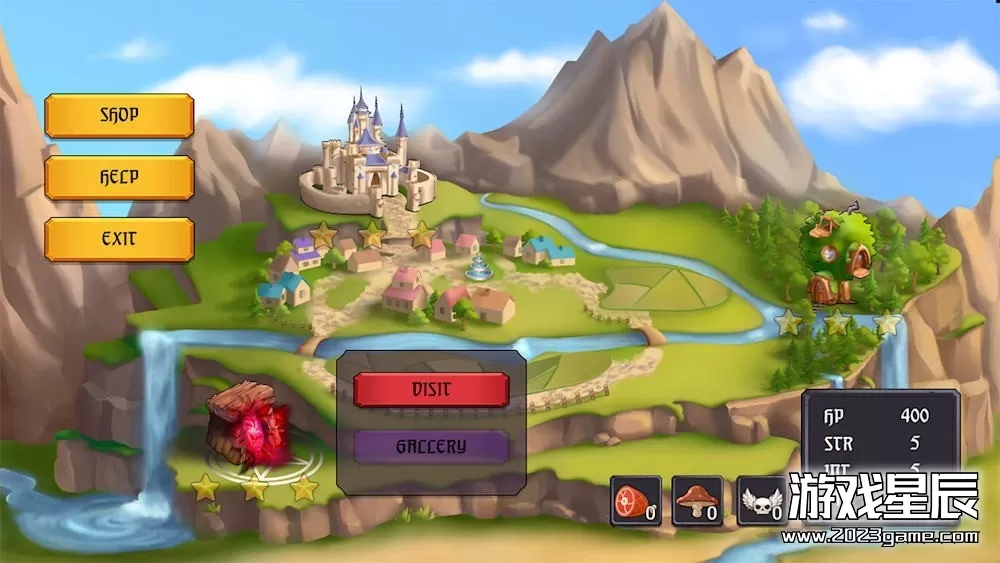Screen dimensions: 1000x563
Task: Select the mushroom item slot
Action: coord(697,500)
